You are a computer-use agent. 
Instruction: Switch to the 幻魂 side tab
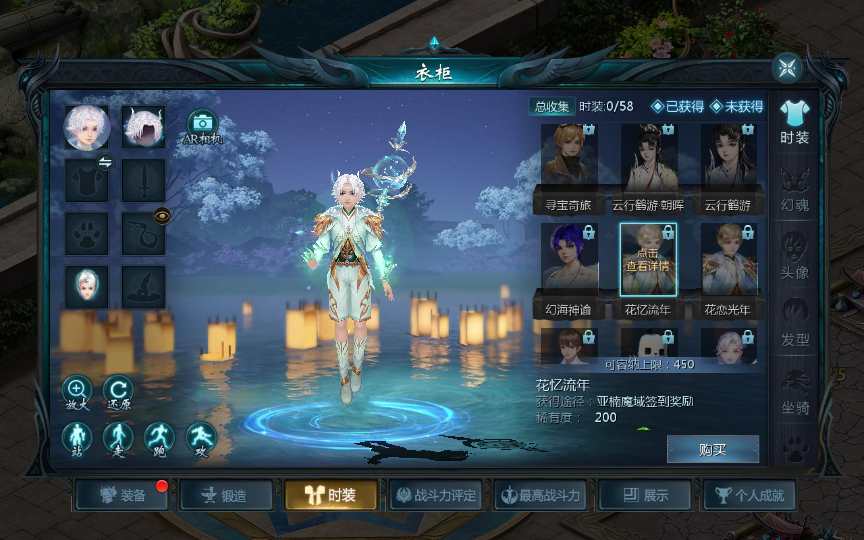tap(794, 188)
